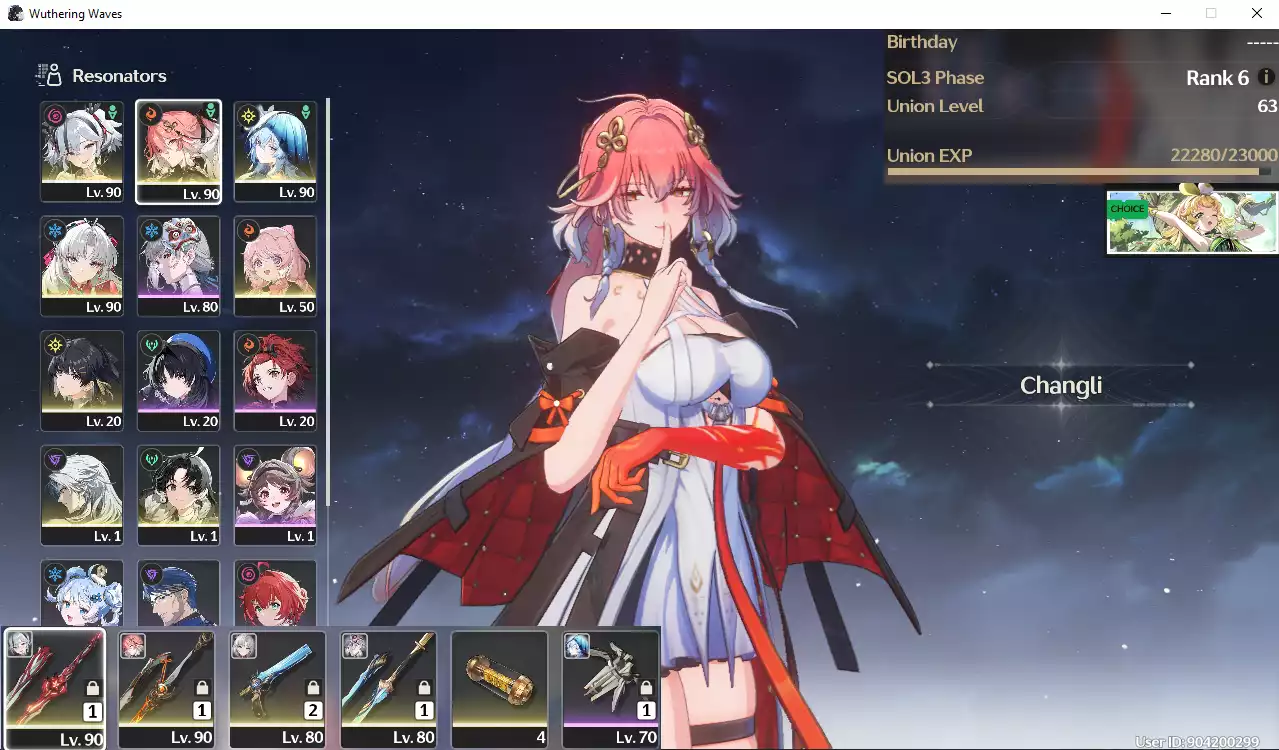Select the blue Lv. 80 broadblade with count 2
This screenshot has width=1279, height=750.
tap(277, 687)
